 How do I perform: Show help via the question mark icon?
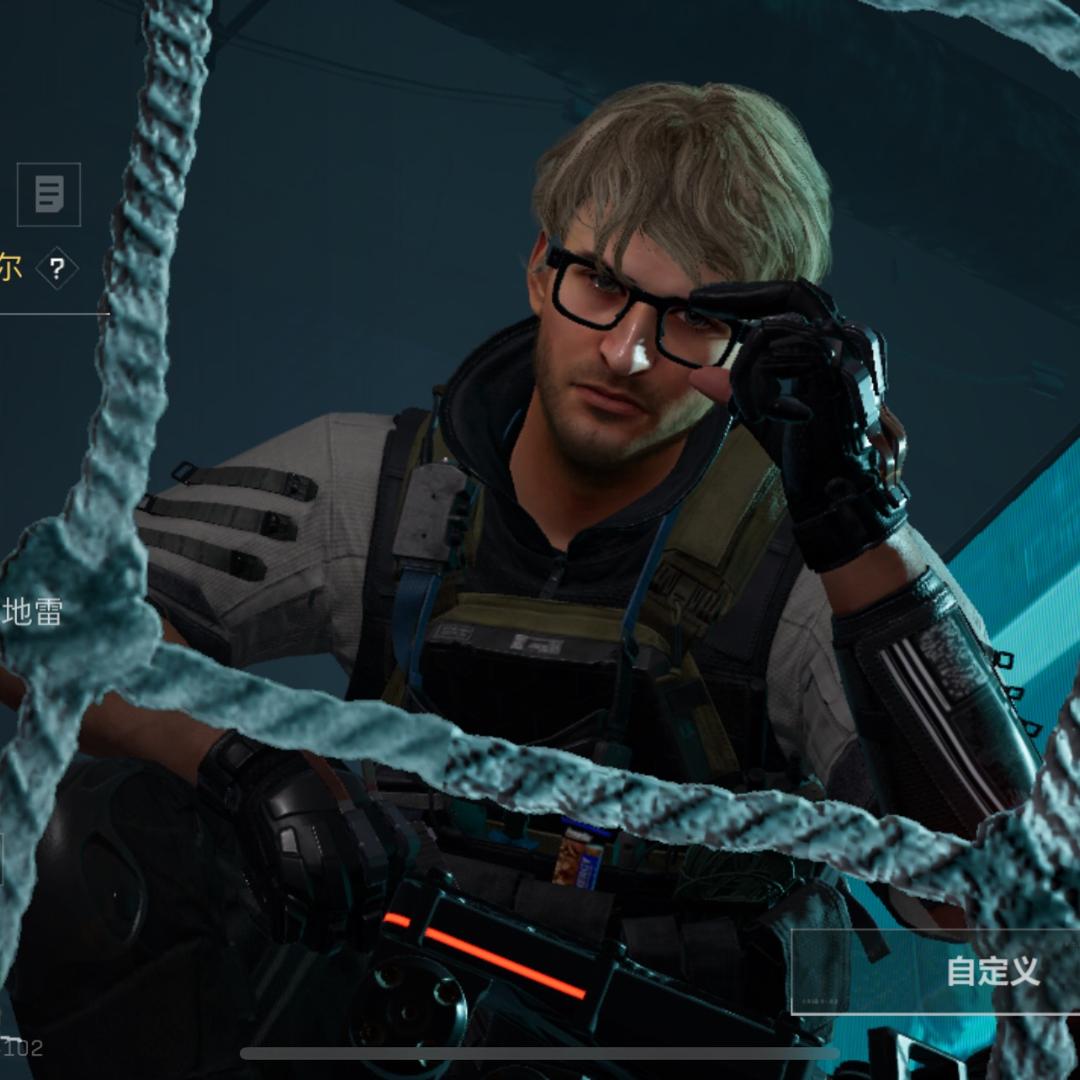coord(57,268)
